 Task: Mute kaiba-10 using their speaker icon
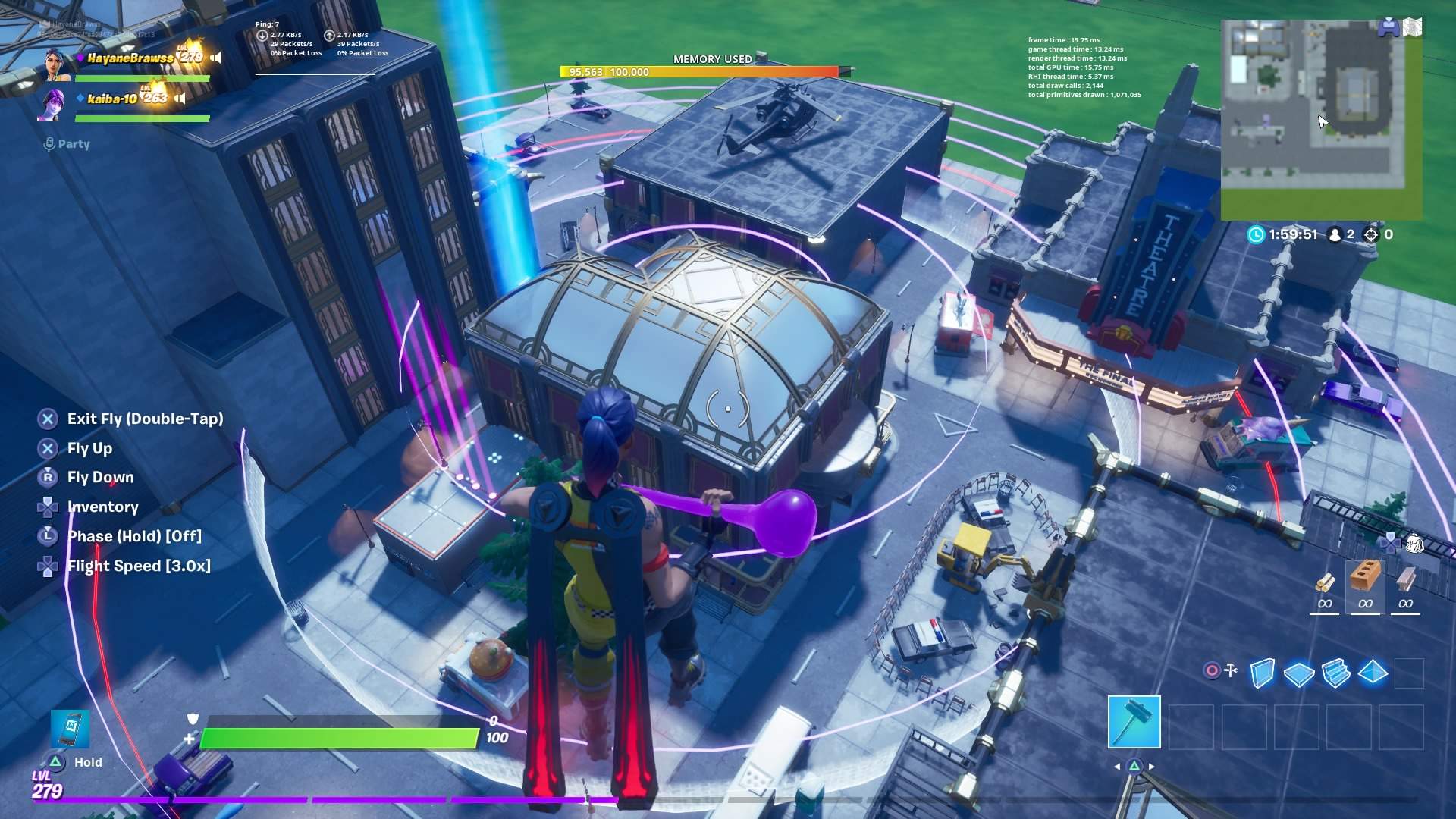point(180,97)
